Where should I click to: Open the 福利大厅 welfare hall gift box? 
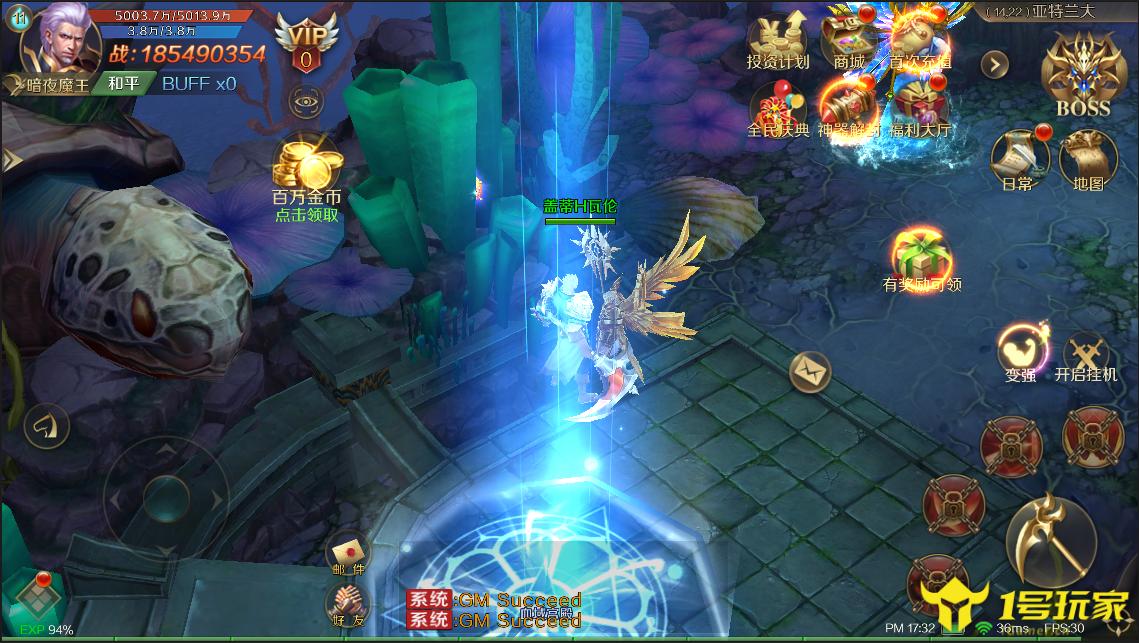[920, 108]
